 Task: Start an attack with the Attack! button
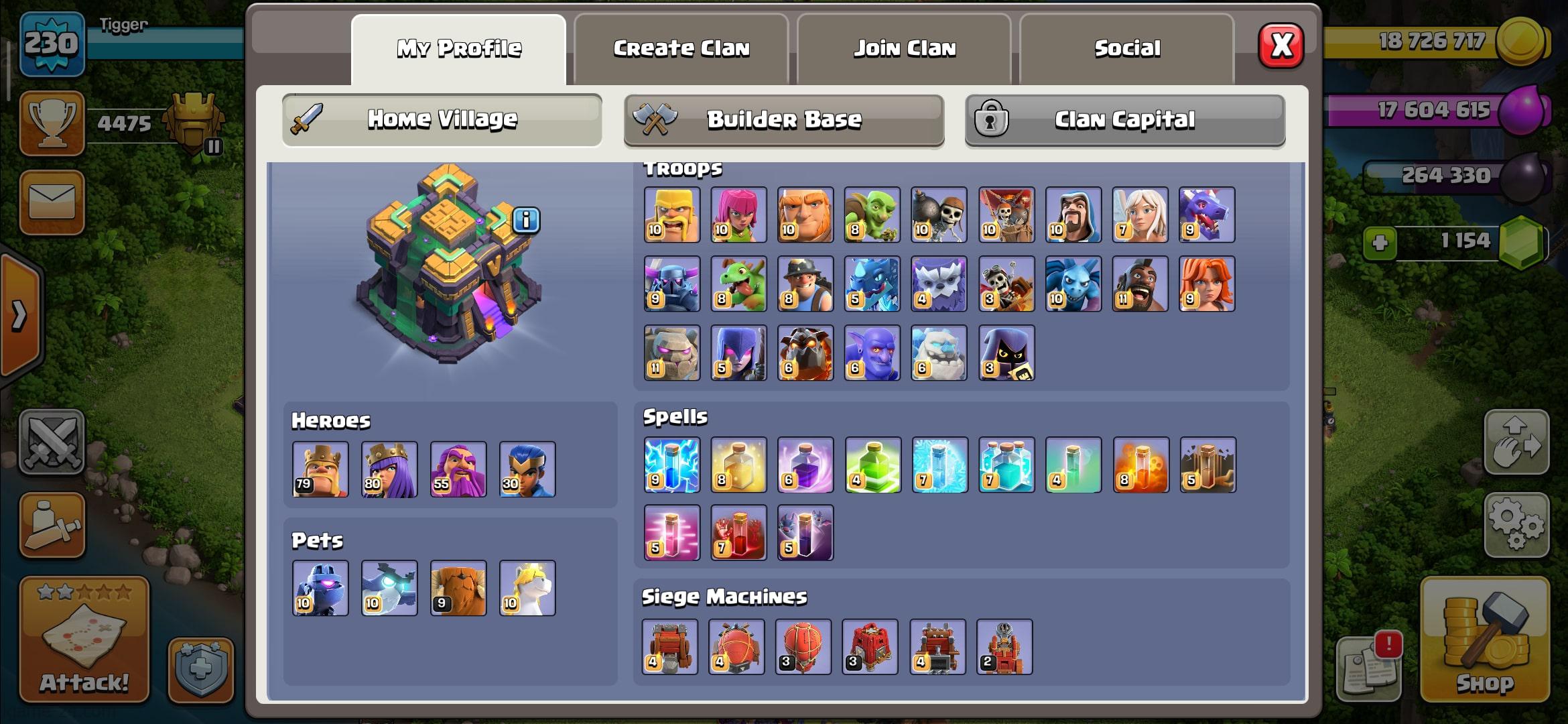pyautogui.click(x=84, y=640)
